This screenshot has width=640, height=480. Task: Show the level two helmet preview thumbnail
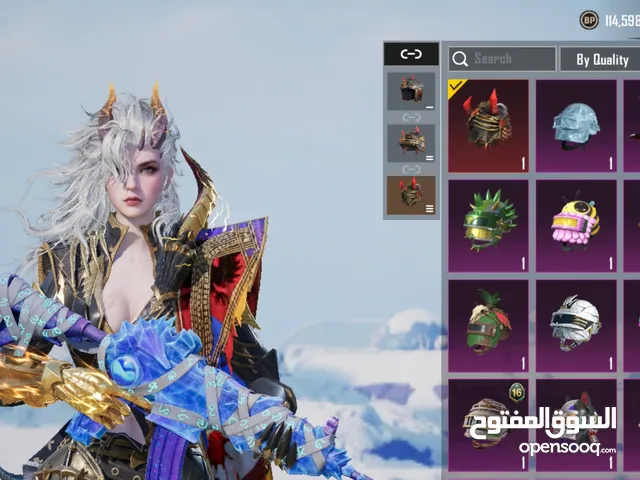[x=411, y=143]
